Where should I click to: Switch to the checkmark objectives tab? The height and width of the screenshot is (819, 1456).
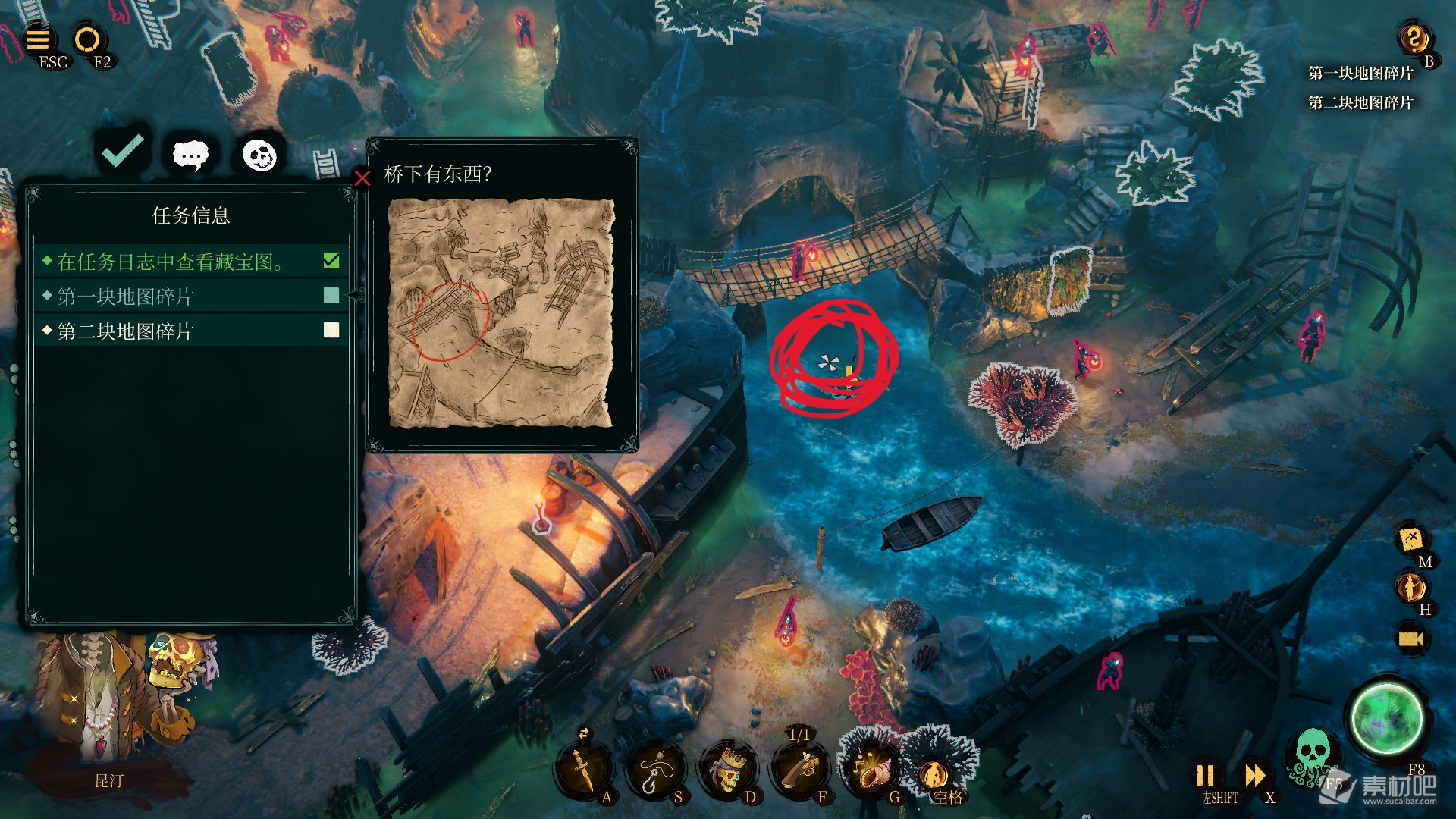click(x=123, y=152)
